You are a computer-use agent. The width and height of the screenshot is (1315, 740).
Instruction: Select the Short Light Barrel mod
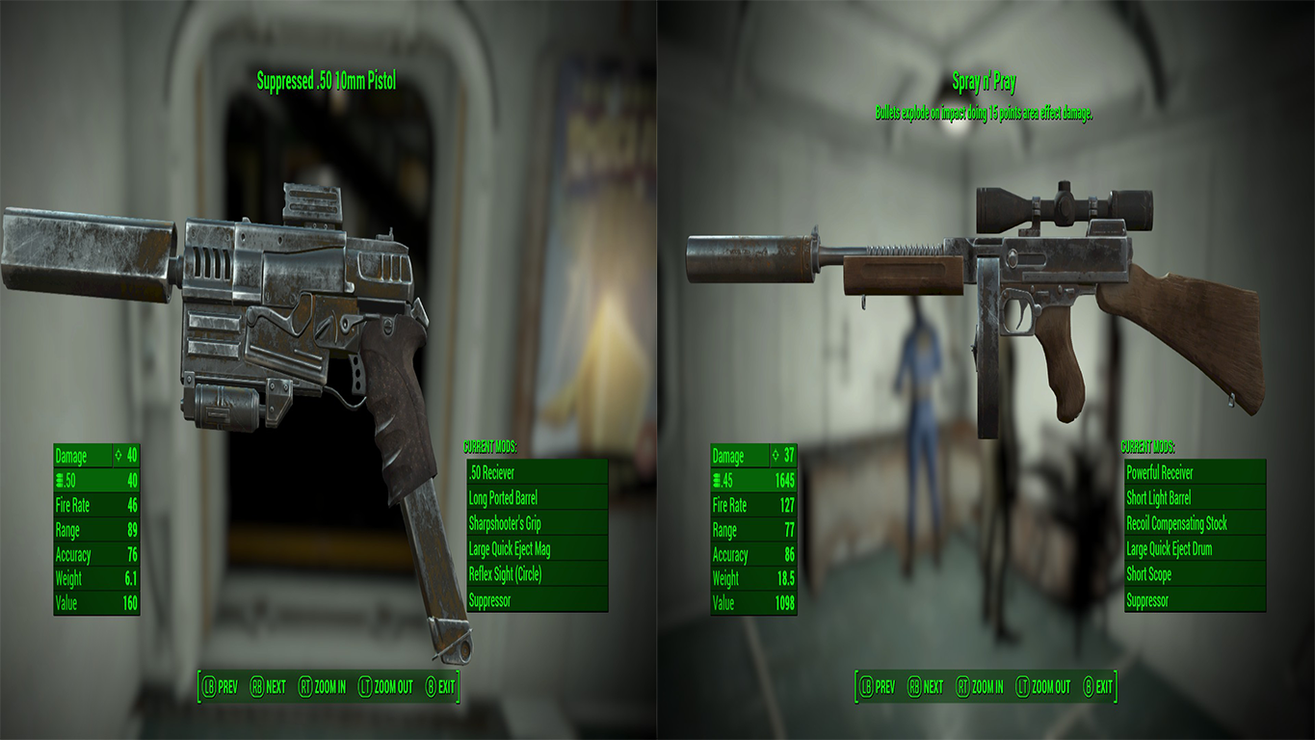(x=1195, y=498)
